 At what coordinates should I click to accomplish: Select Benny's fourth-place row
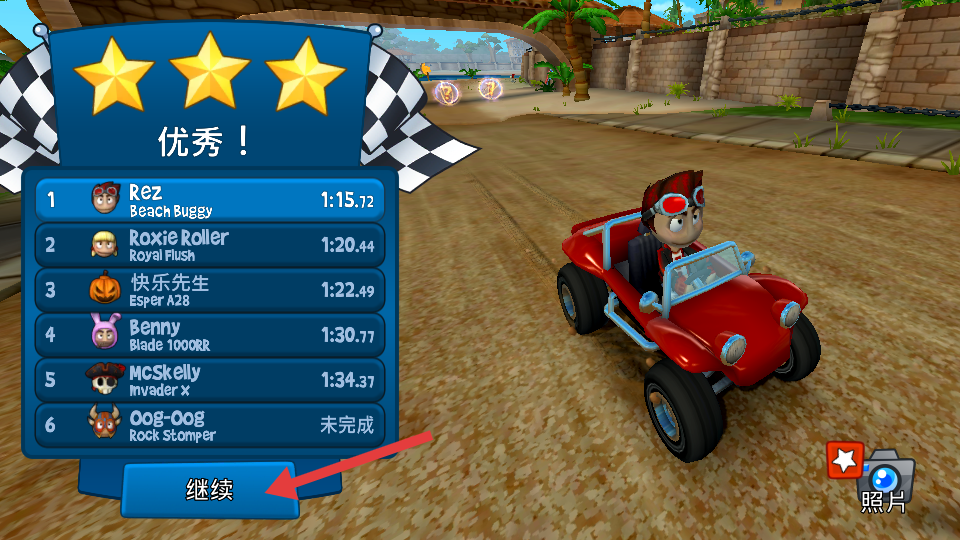(210, 334)
